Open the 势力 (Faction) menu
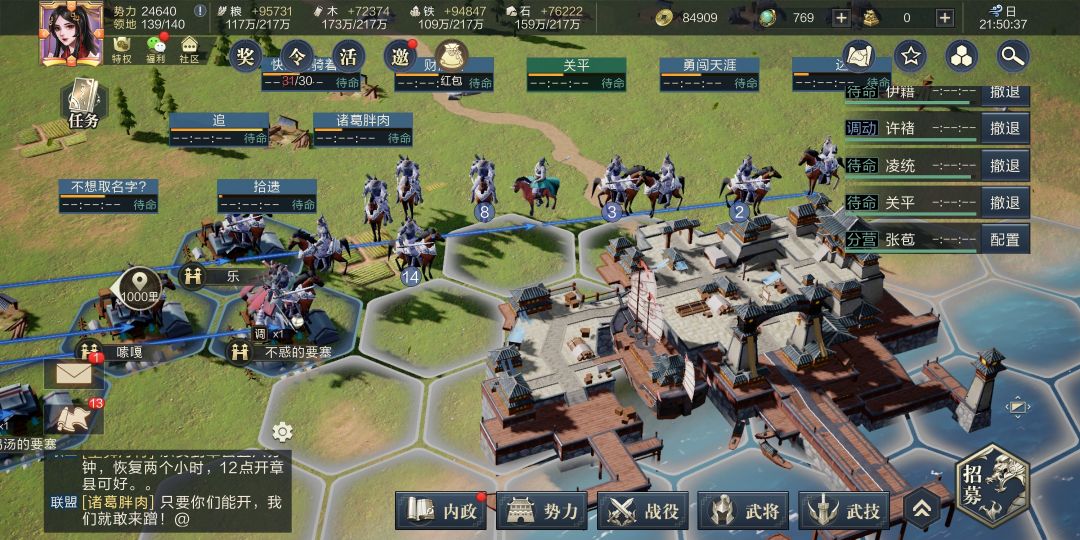The height and width of the screenshot is (540, 1080). [544, 511]
